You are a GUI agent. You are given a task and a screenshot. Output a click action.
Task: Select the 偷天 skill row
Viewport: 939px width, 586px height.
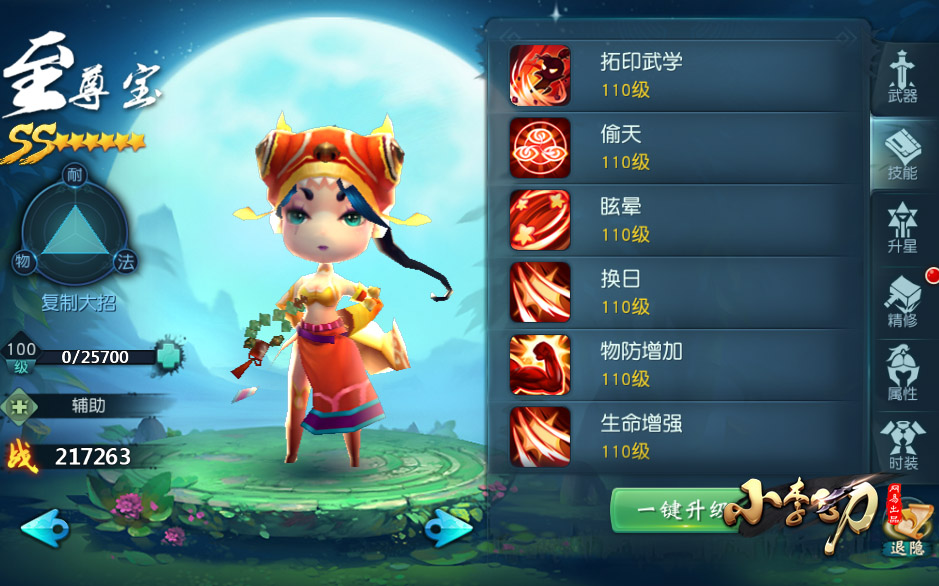[x=684, y=147]
